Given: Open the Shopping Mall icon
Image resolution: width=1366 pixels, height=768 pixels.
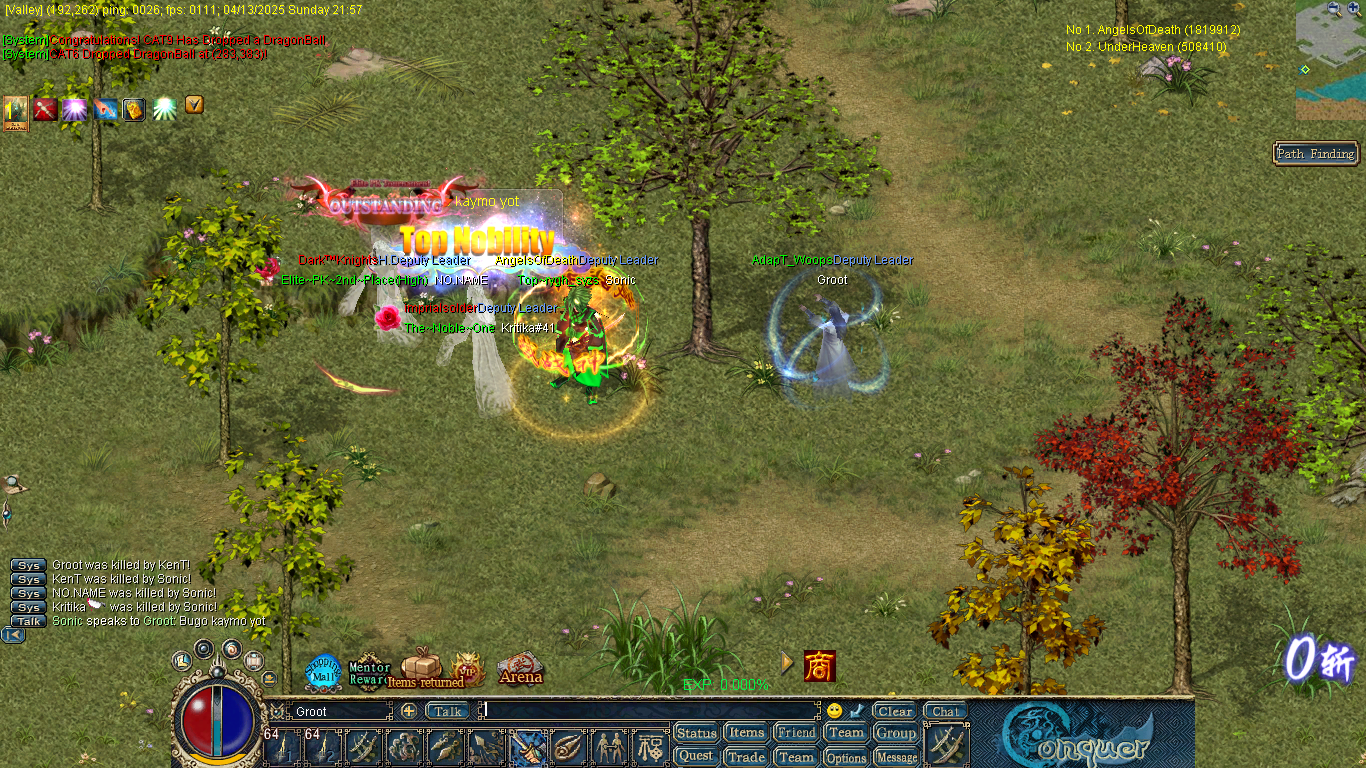Looking at the screenshot, I should pos(323,672).
